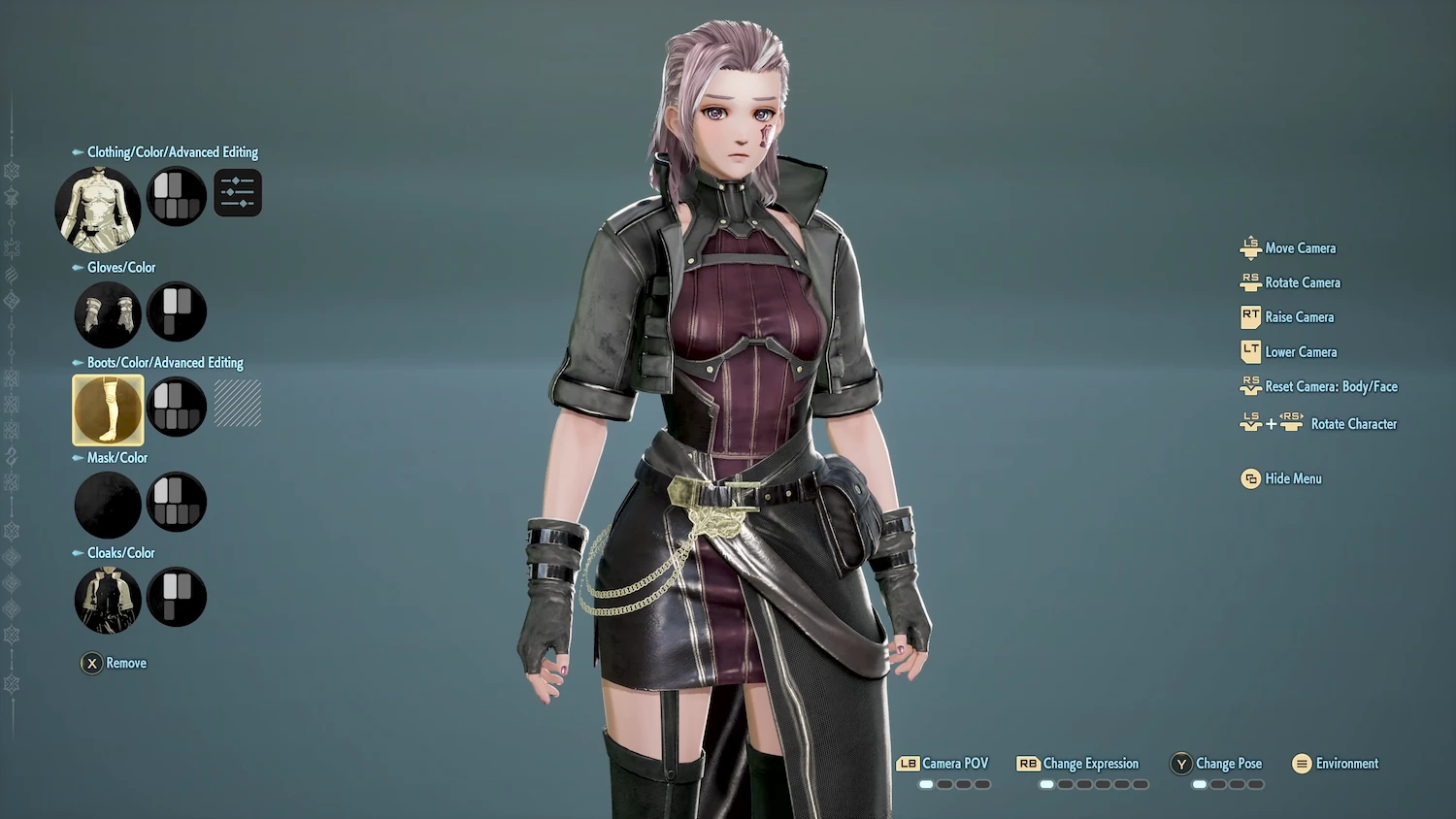1456x819 pixels.
Task: Open the mask color icon
Action: pyautogui.click(x=176, y=502)
